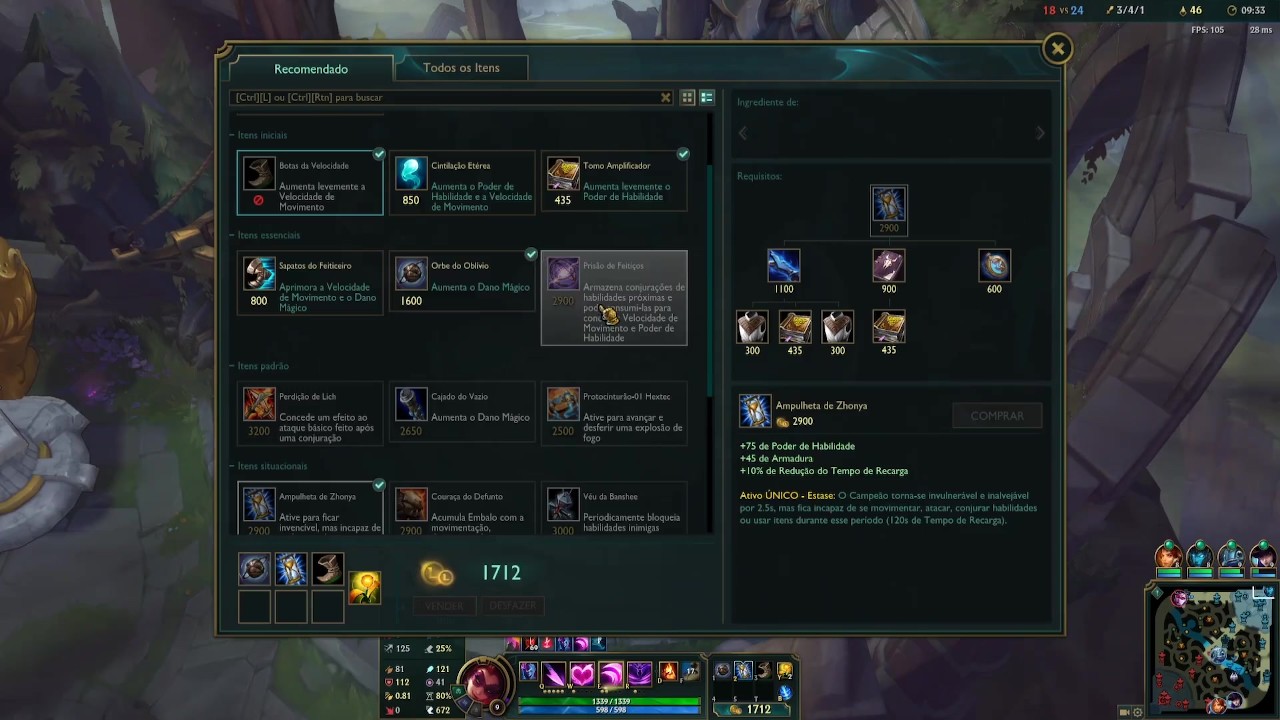Select Botas da Velocidade item
This screenshot has width=1280, height=720.
pyautogui.click(x=310, y=182)
